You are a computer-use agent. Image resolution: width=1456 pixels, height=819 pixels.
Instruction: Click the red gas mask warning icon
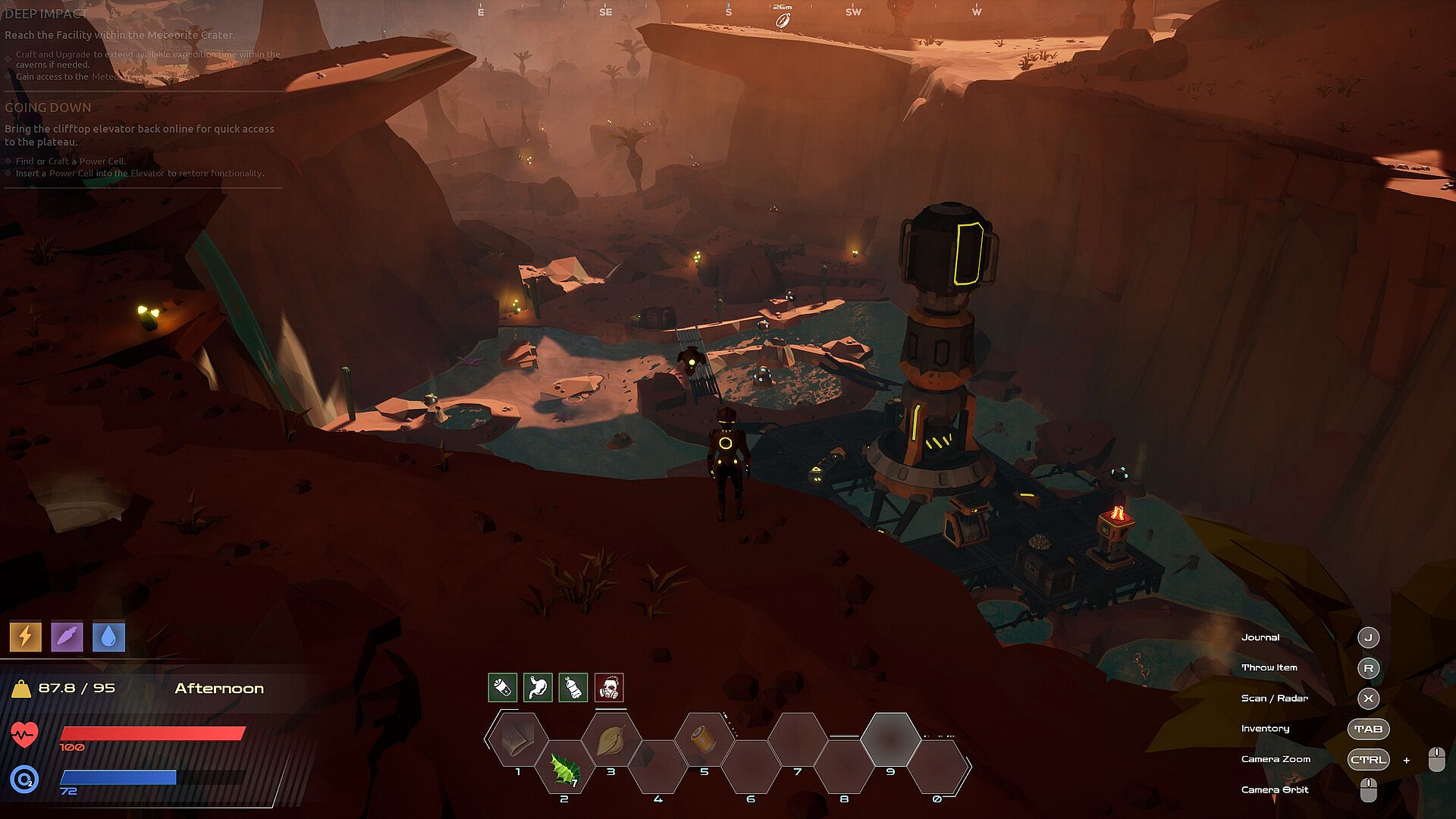609,688
